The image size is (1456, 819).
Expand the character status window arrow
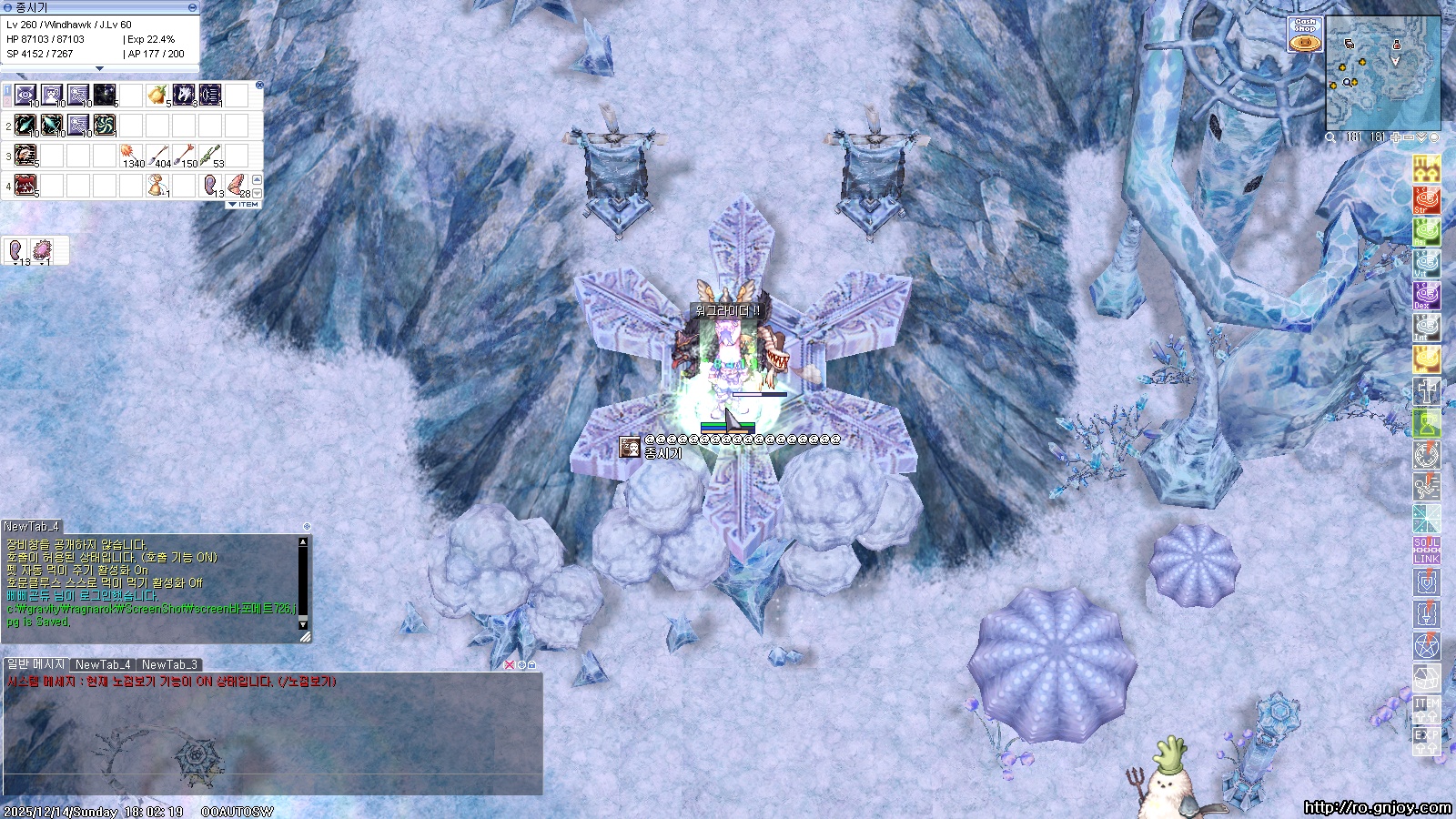coord(99,68)
